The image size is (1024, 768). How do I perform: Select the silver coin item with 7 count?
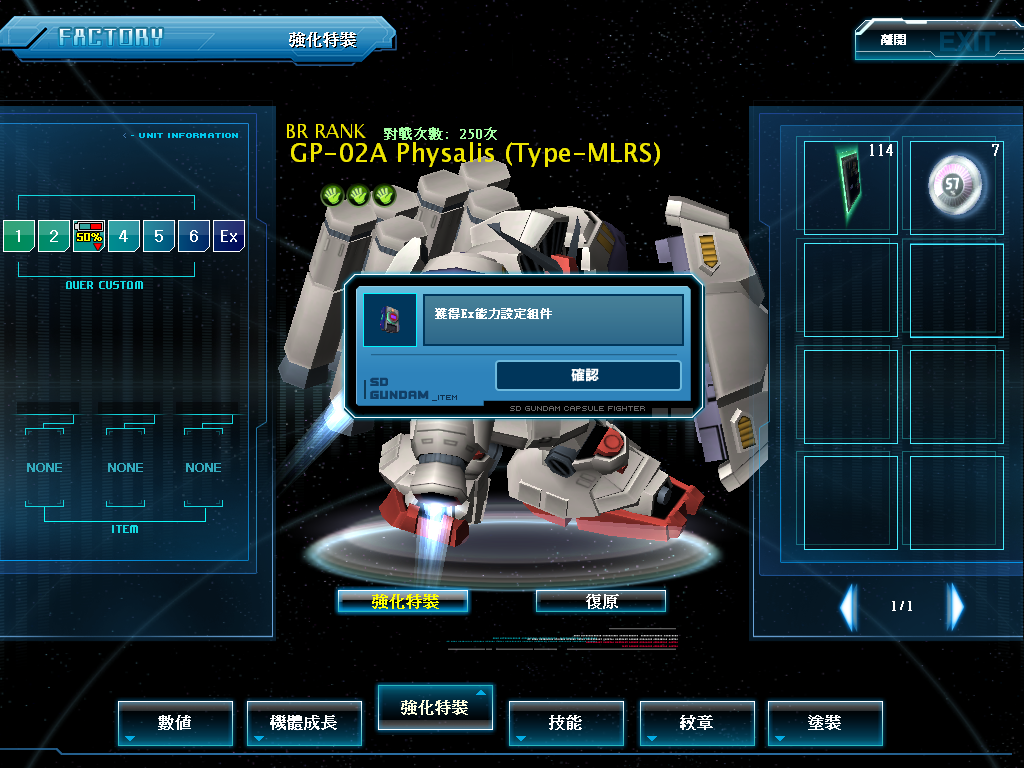[x=956, y=186]
